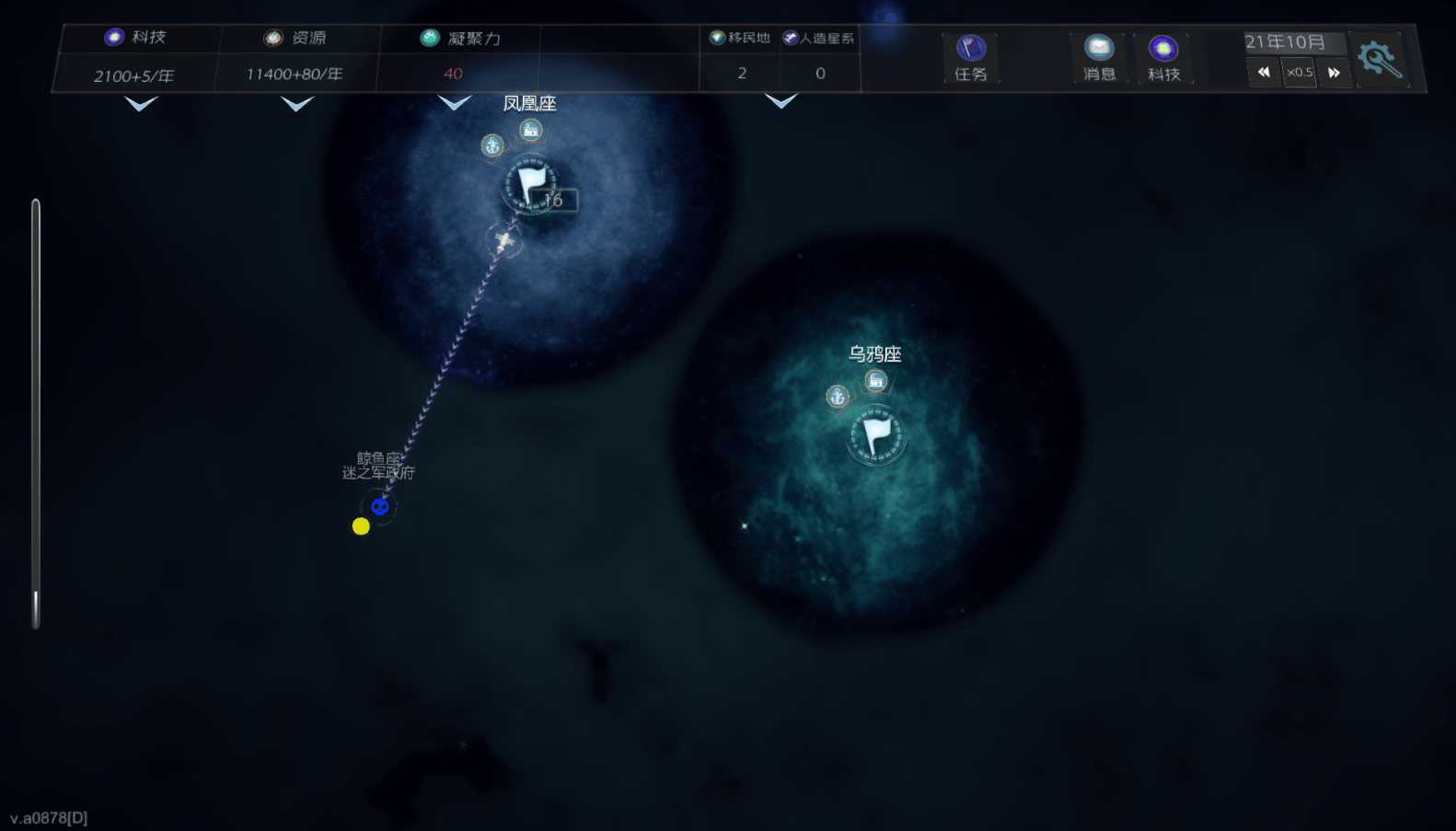The width and height of the screenshot is (1456, 831).
Task: Select the blue skull marker at 鲸鱼座
Action: pos(379,506)
